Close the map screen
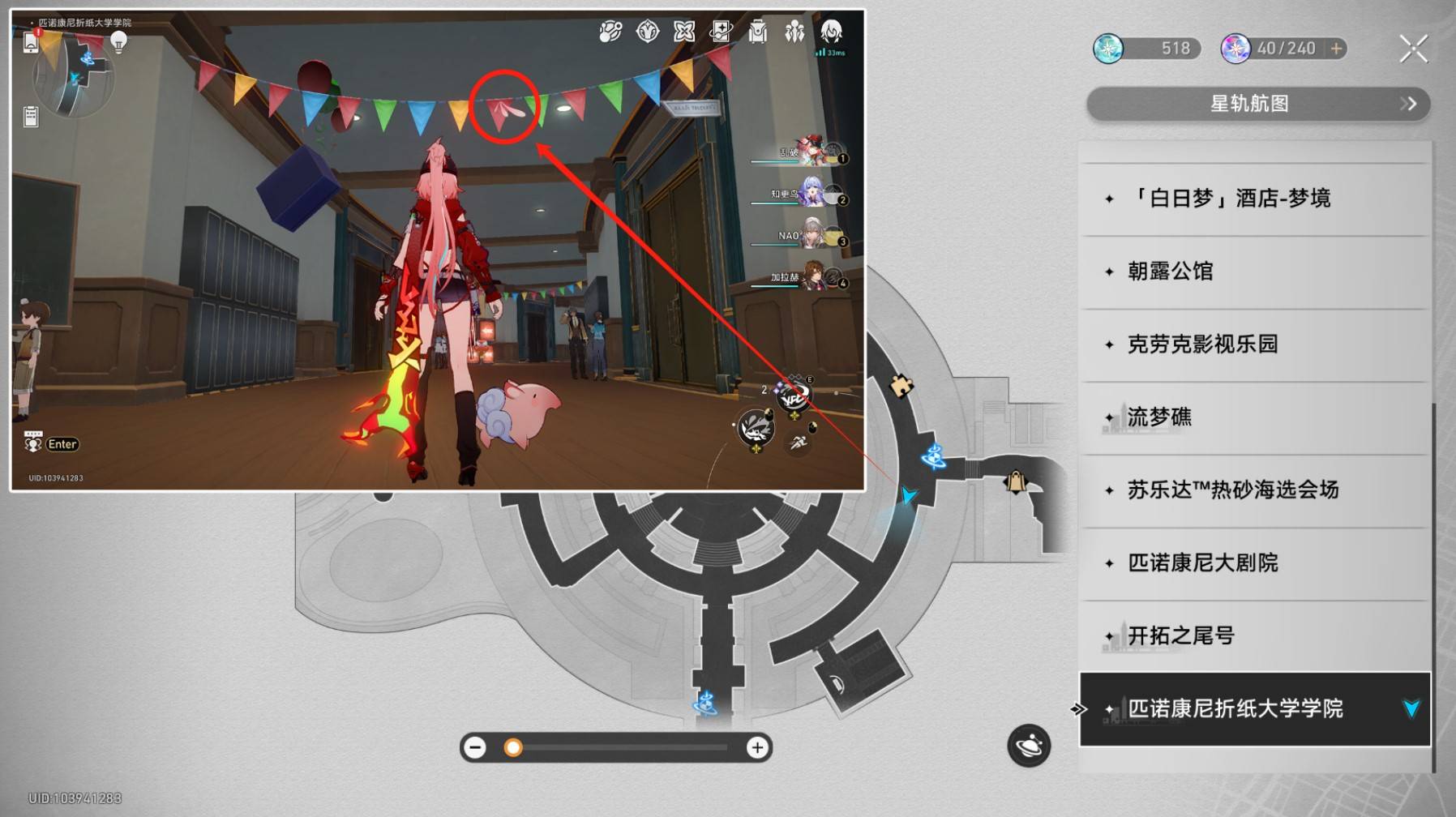This screenshot has width=1456, height=817. [1413, 49]
